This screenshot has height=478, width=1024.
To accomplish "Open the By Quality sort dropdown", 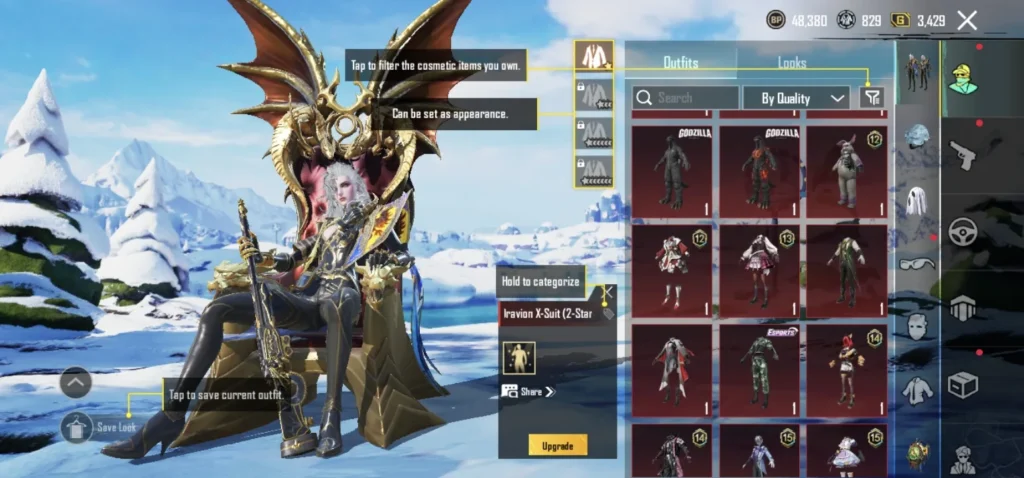I will point(797,98).
